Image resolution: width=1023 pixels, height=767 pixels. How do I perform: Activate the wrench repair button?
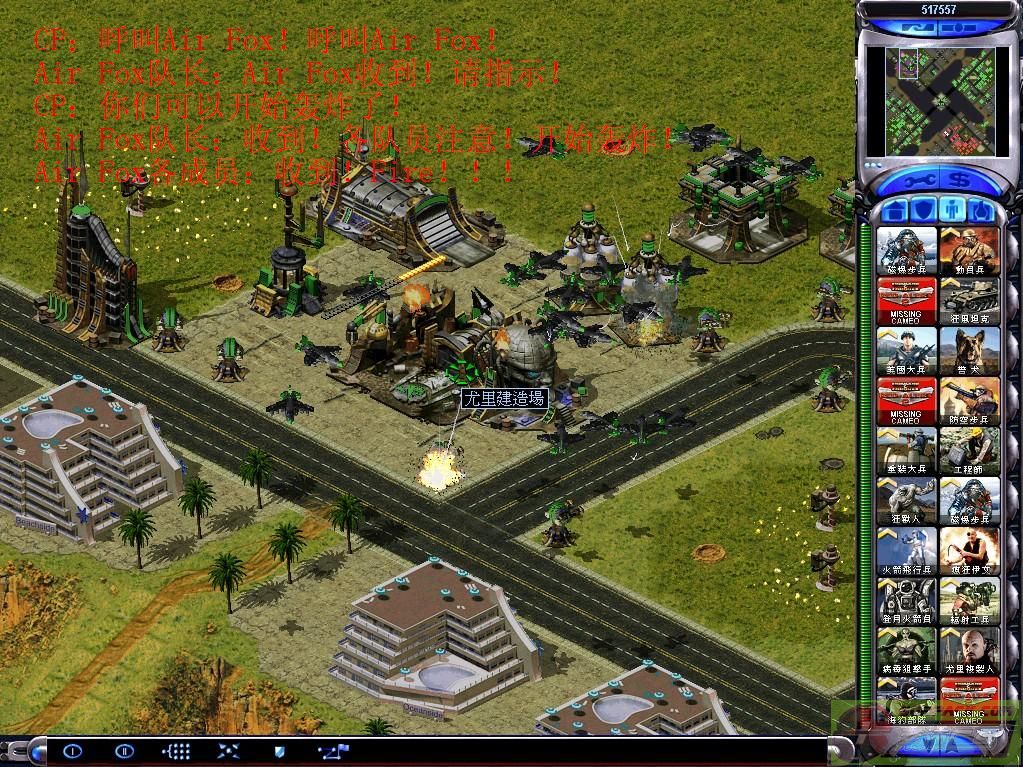(918, 182)
